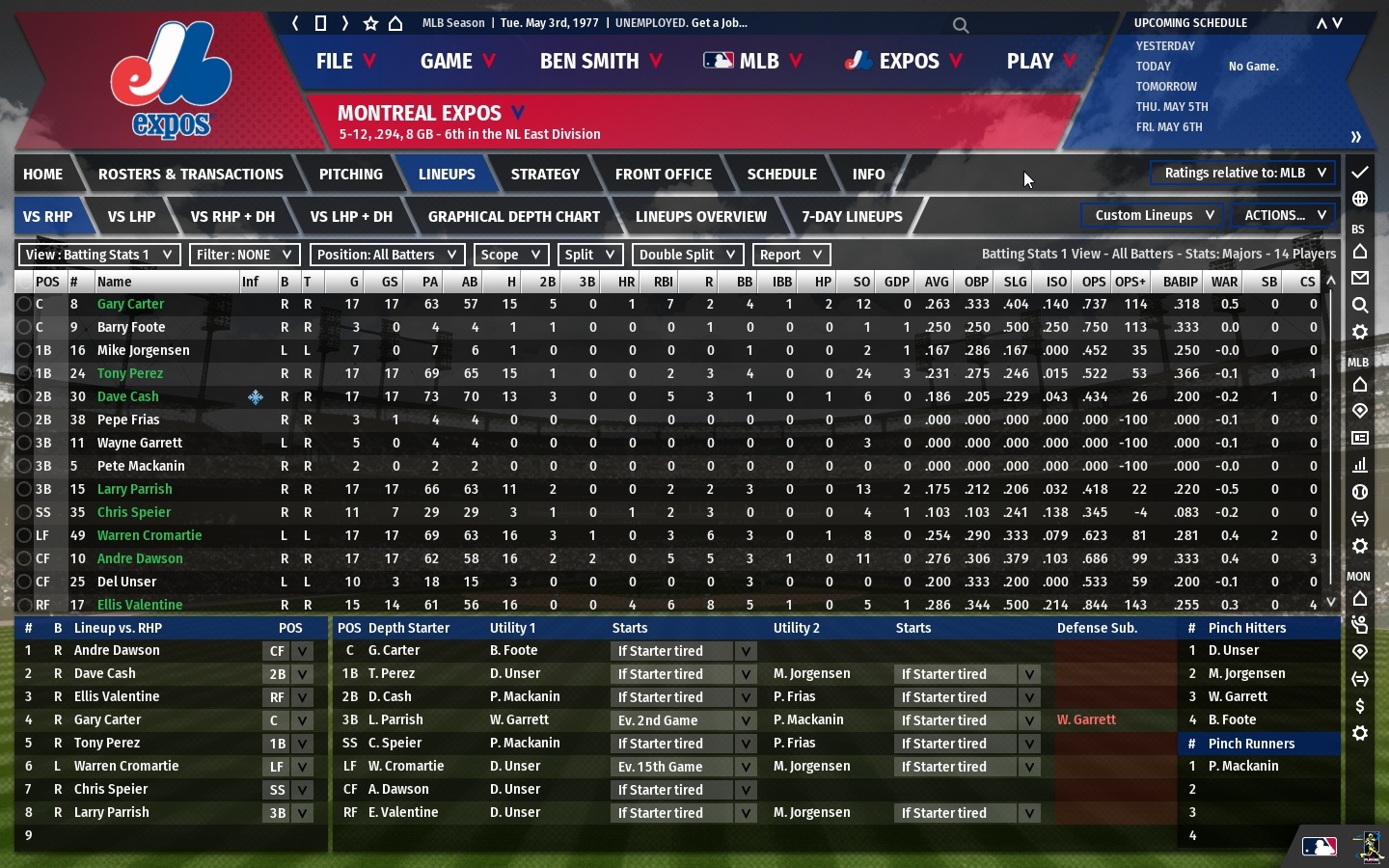The height and width of the screenshot is (868, 1389).
Task: Expand the starts dropdown for L. Parrish's Ev. 2nd Game
Action: 745,720
